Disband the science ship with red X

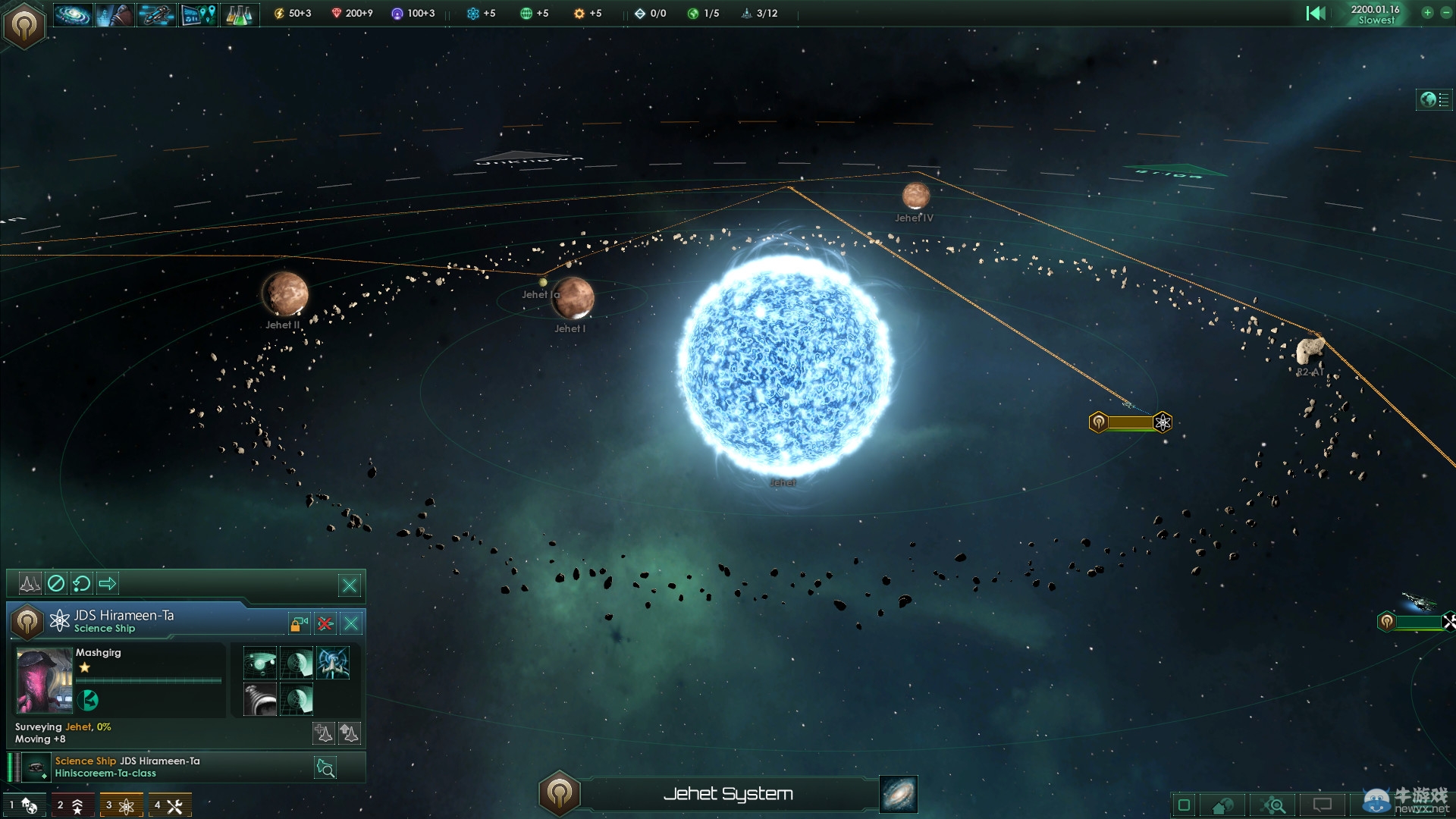[x=325, y=623]
